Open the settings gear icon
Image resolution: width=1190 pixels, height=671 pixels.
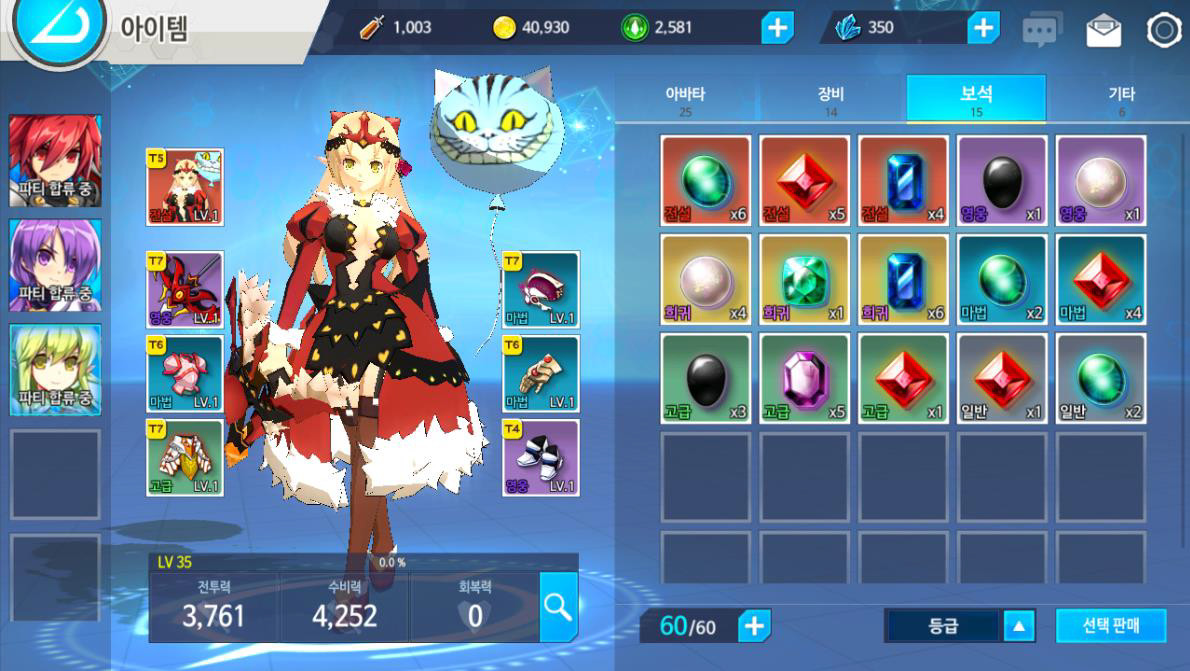pos(1164,30)
